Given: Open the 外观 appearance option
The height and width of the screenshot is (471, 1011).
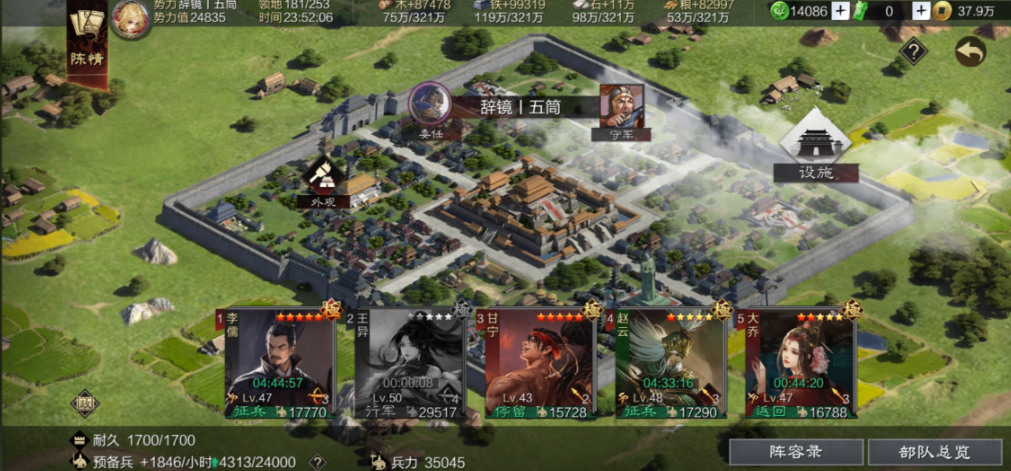Looking at the screenshot, I should click(322, 181).
